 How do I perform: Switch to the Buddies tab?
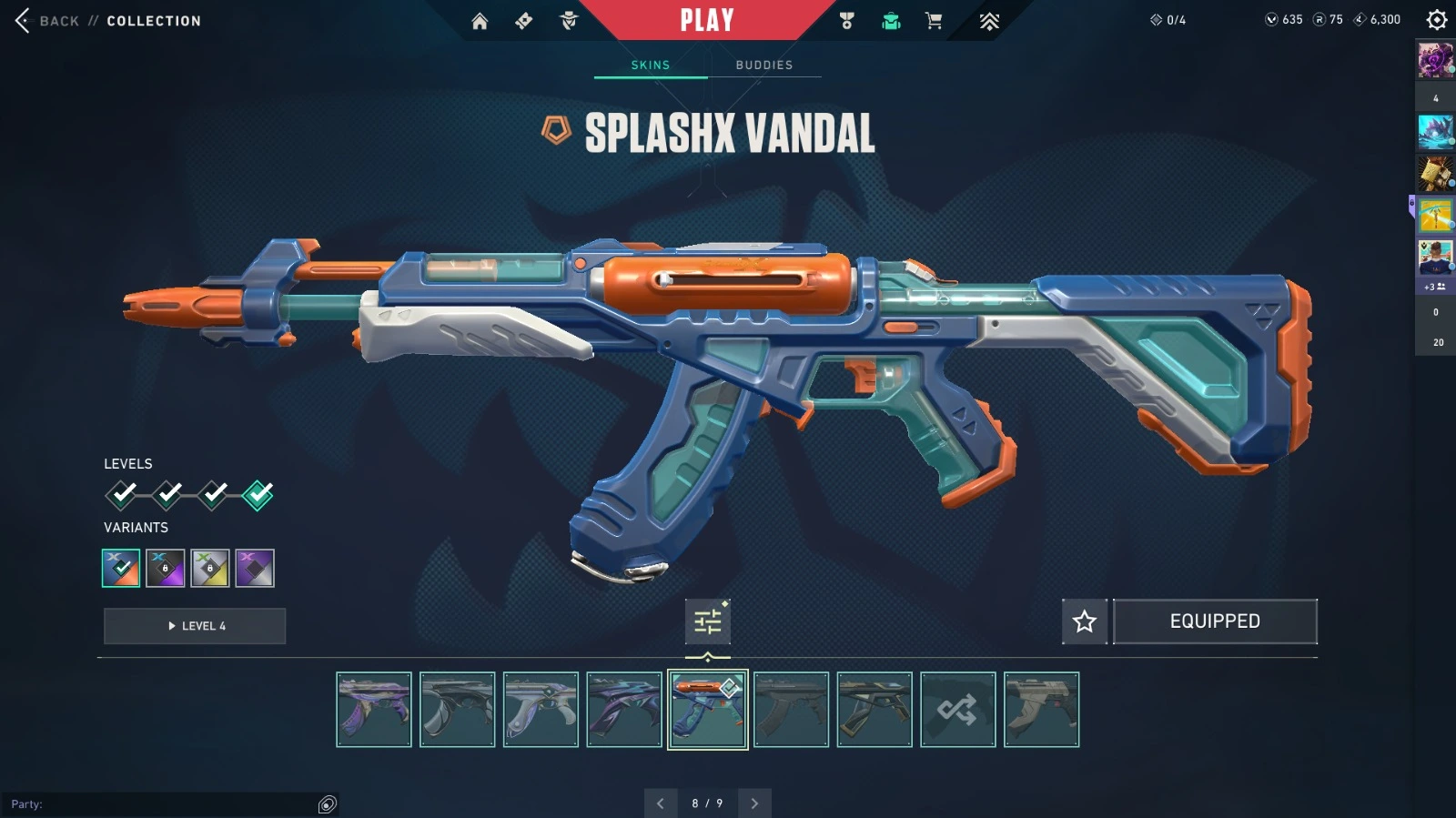click(x=764, y=65)
